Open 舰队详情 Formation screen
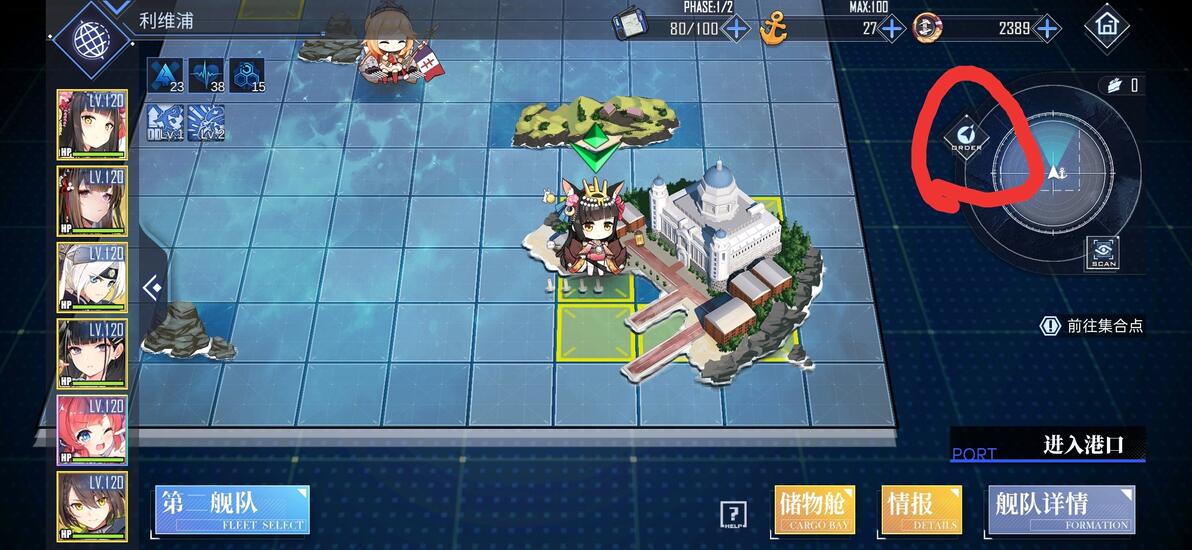 [x=1060, y=510]
